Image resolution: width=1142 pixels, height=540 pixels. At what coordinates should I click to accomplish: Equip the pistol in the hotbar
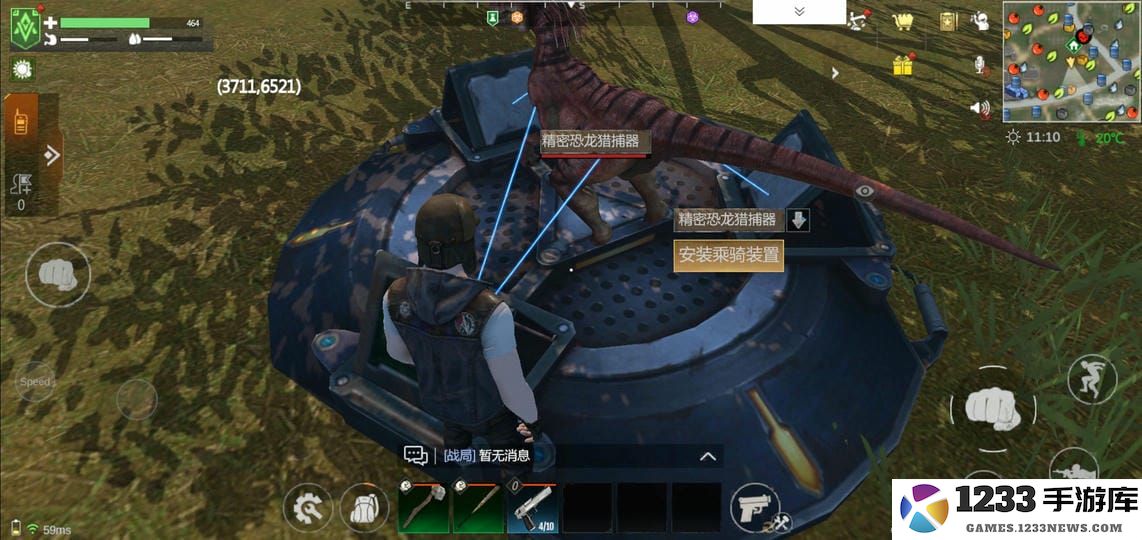point(532,507)
